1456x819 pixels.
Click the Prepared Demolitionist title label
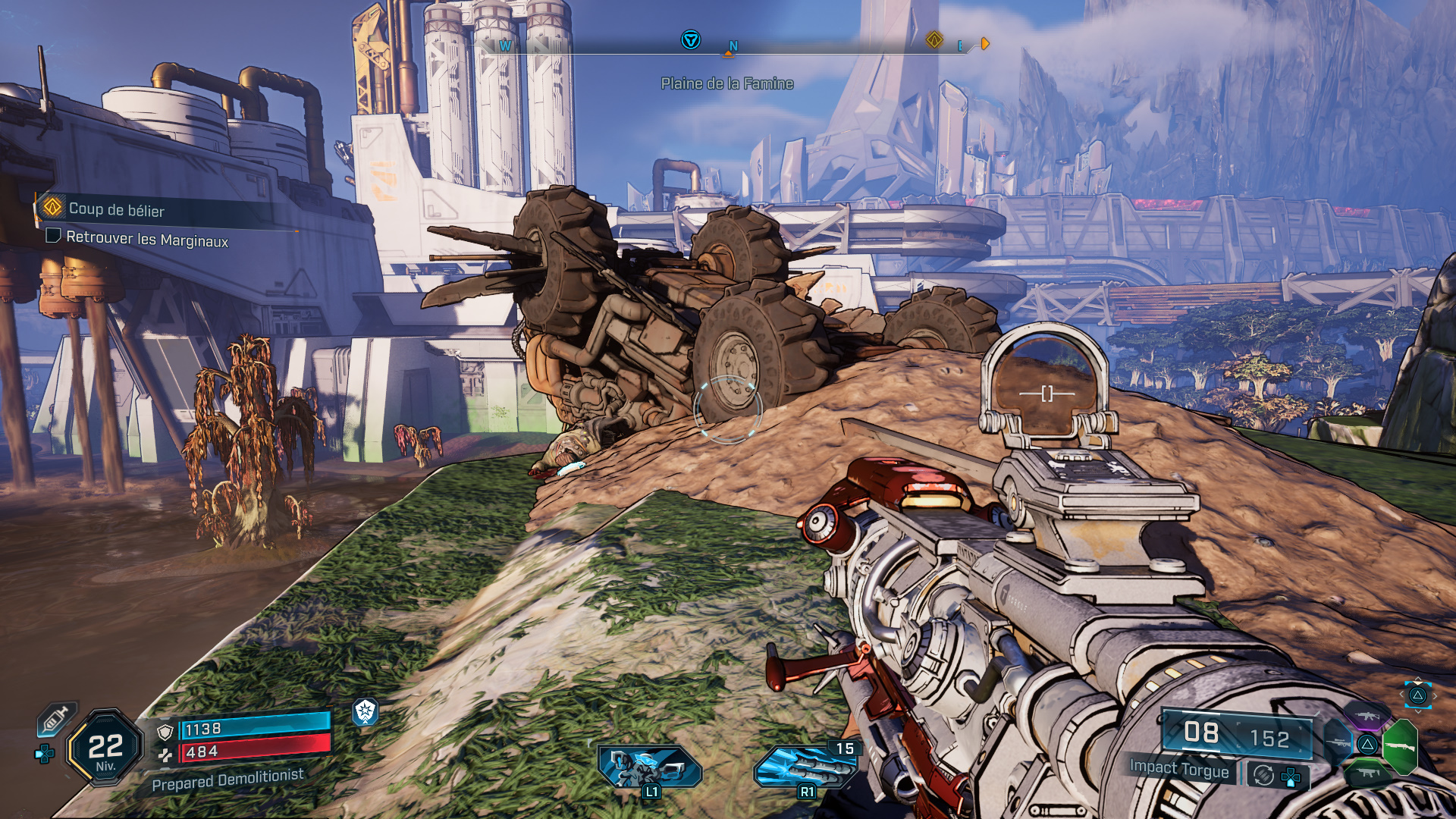(x=227, y=780)
